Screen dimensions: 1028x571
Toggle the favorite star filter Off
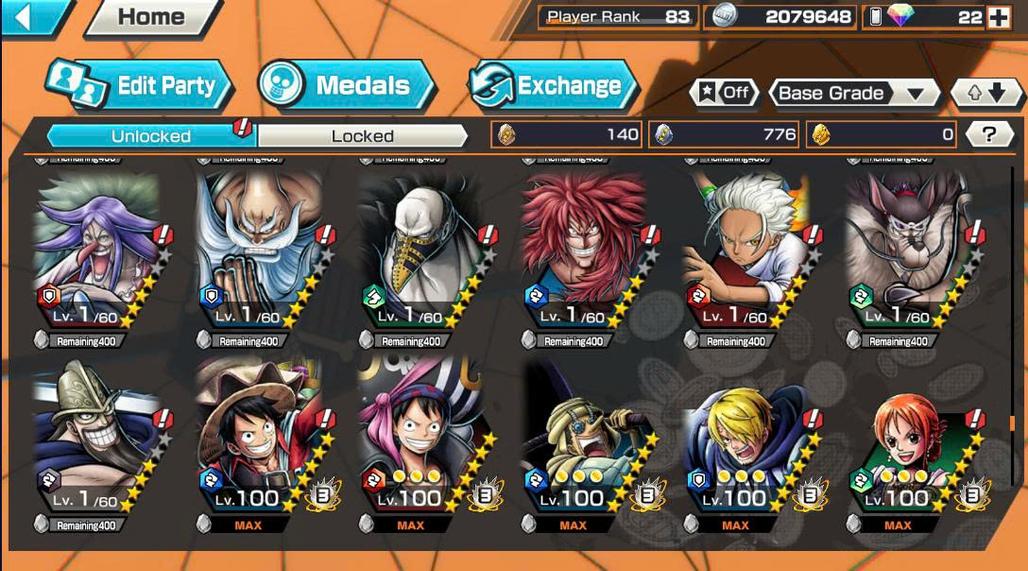(724, 93)
